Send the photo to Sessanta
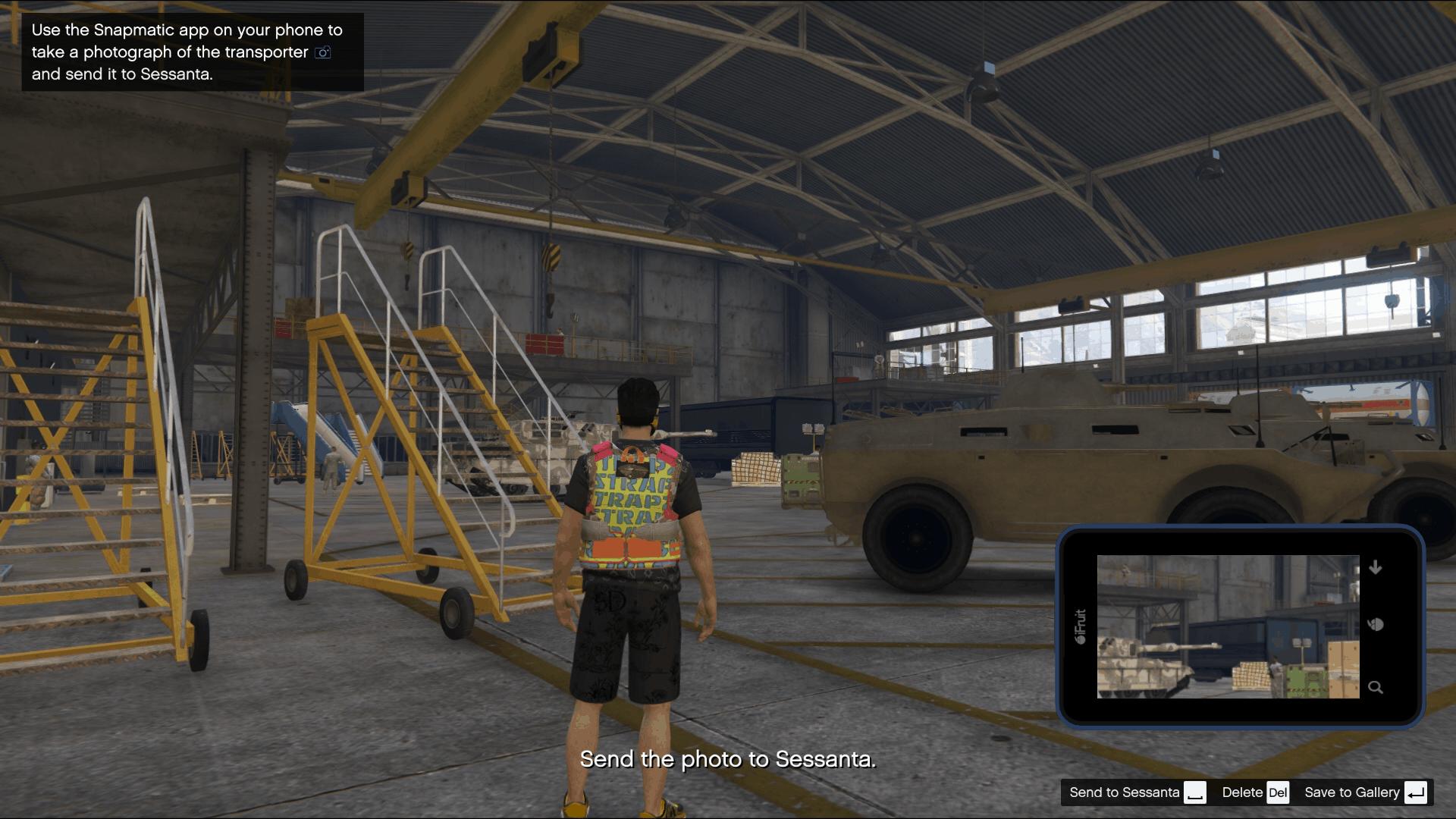 (x=1125, y=792)
